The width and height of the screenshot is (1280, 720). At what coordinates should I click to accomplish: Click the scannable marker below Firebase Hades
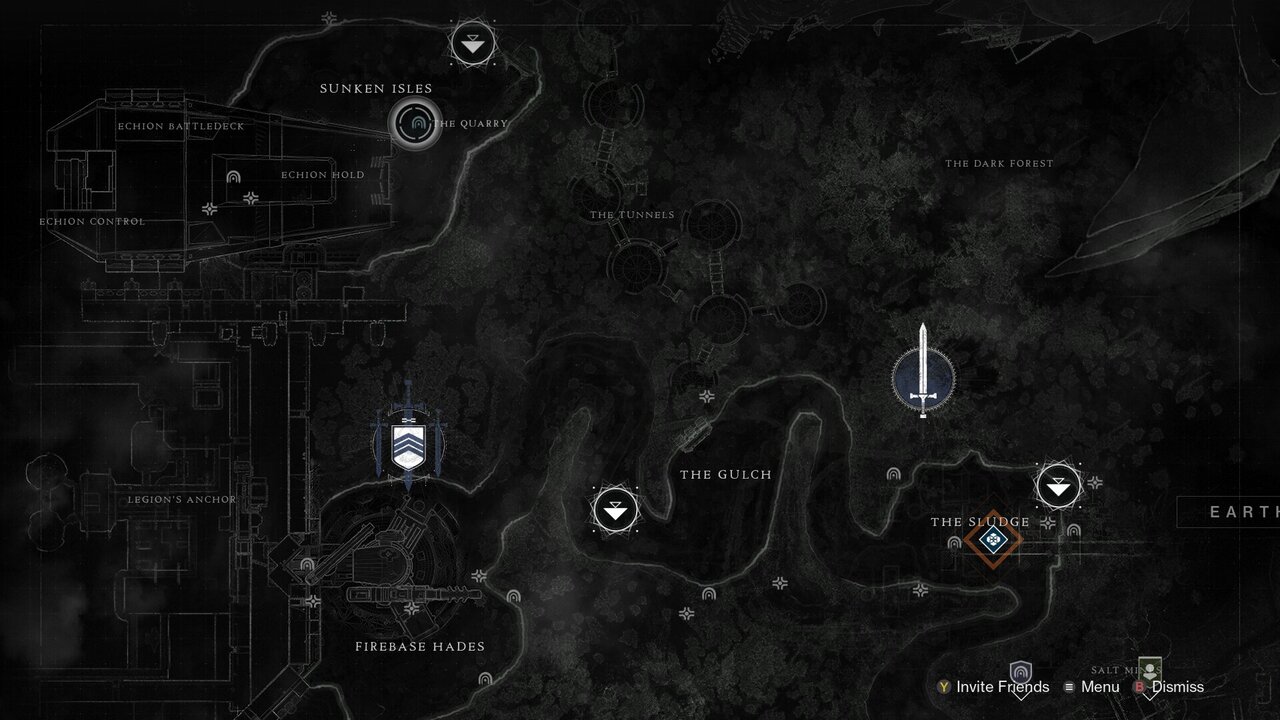pyautogui.click(x=480, y=577)
